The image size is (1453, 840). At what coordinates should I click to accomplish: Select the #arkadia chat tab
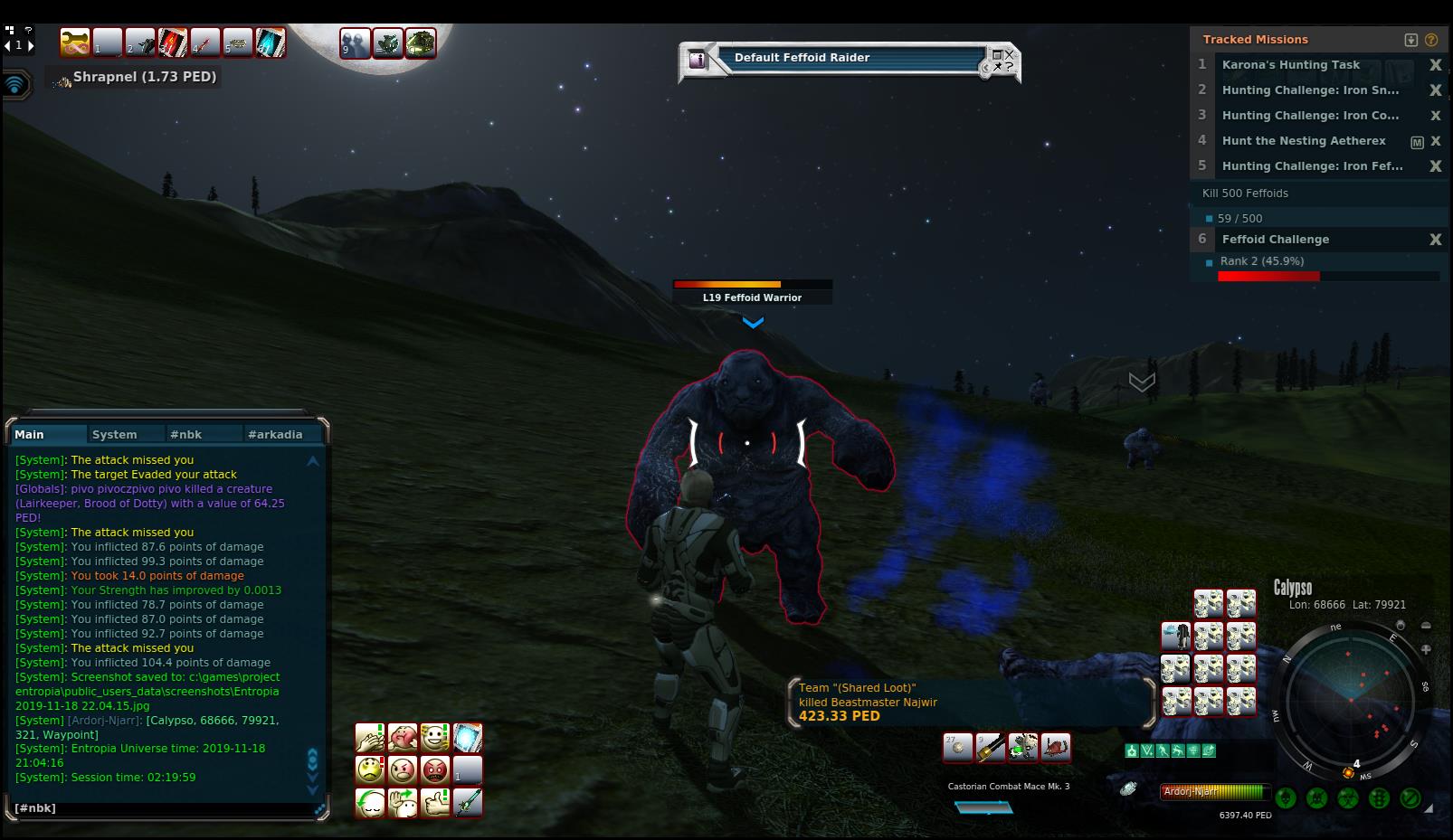[x=275, y=435]
